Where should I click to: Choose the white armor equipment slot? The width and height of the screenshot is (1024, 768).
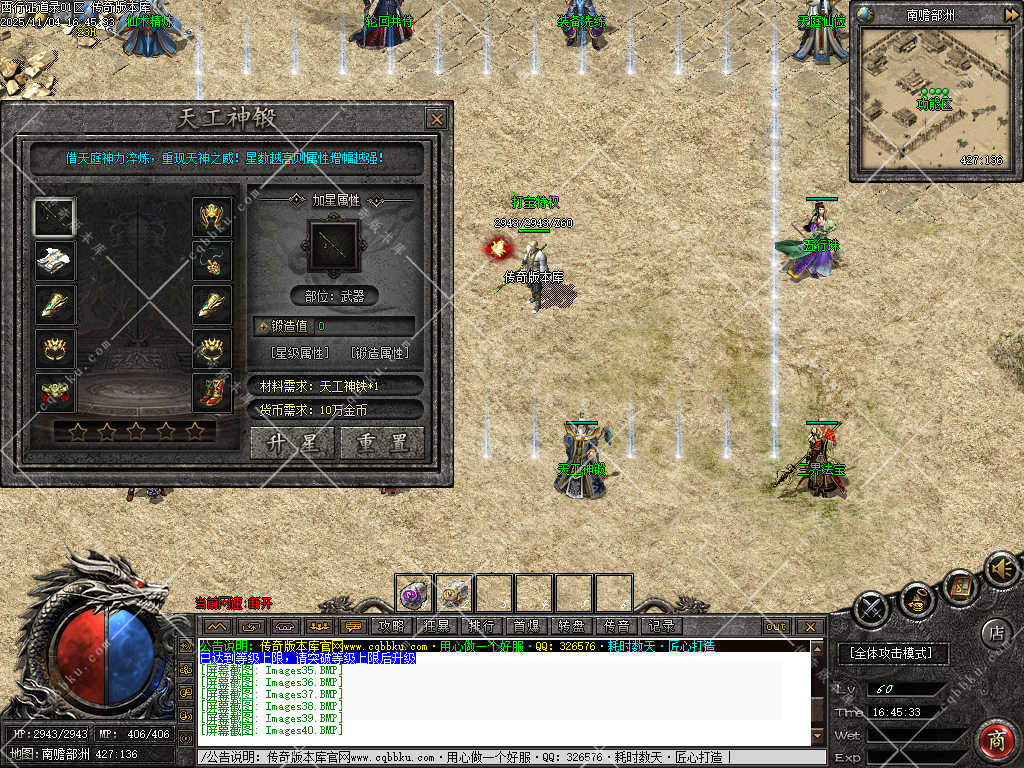[54, 261]
